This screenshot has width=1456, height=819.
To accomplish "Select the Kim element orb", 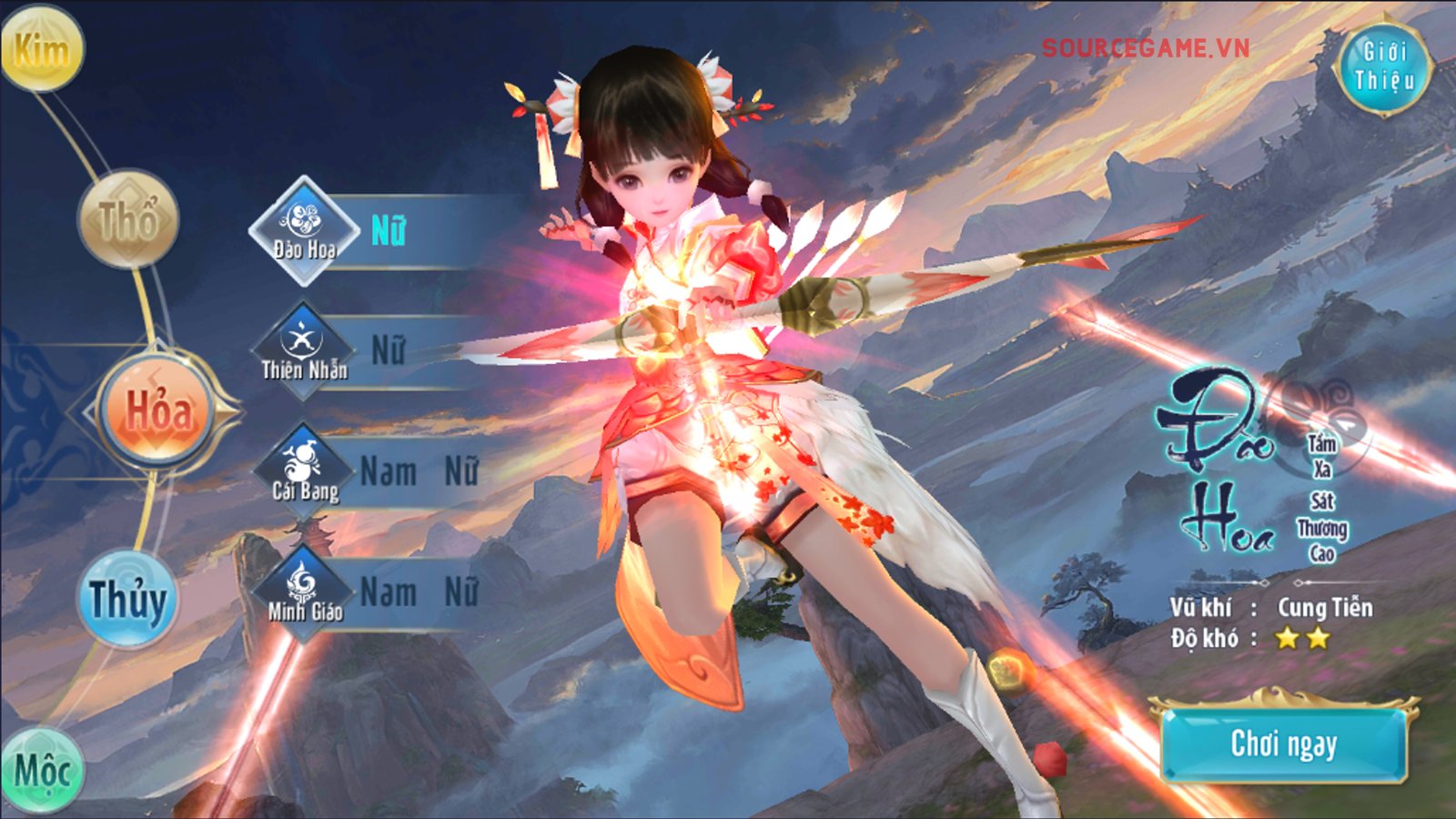I will [42, 48].
